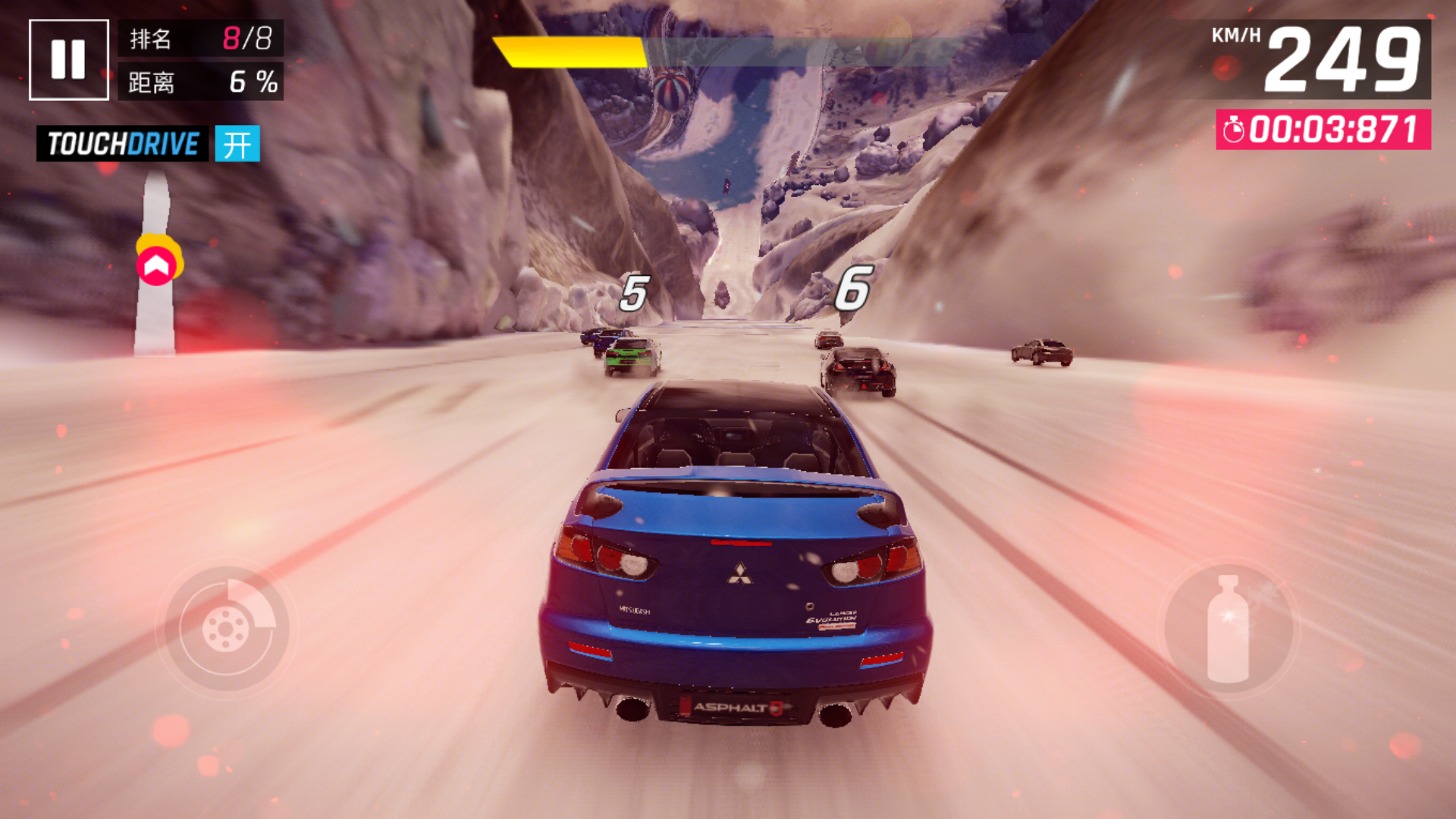Viewport: 1456px width, 819px height.
Task: Activate the nitro bottle boost
Action: [x=1228, y=629]
